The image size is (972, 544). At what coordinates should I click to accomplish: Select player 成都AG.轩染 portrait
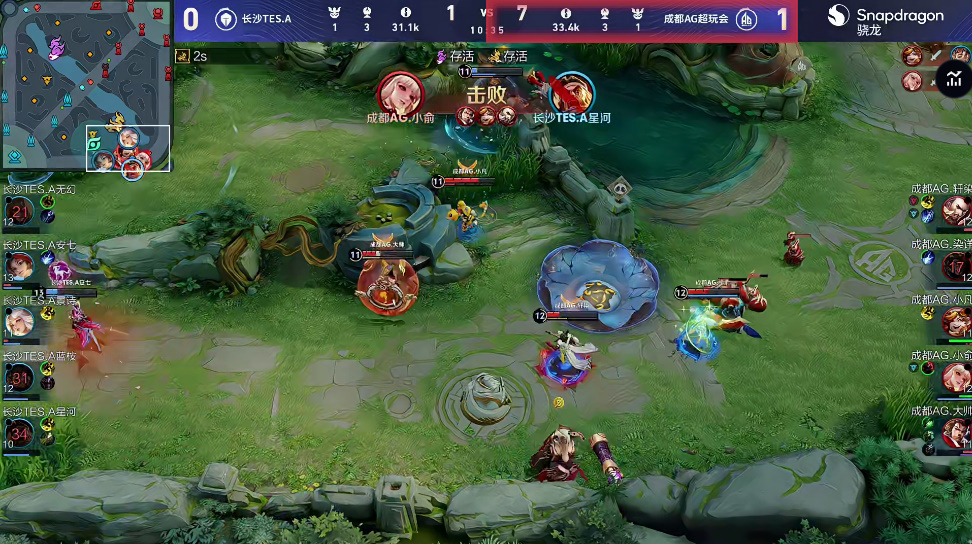(955, 210)
